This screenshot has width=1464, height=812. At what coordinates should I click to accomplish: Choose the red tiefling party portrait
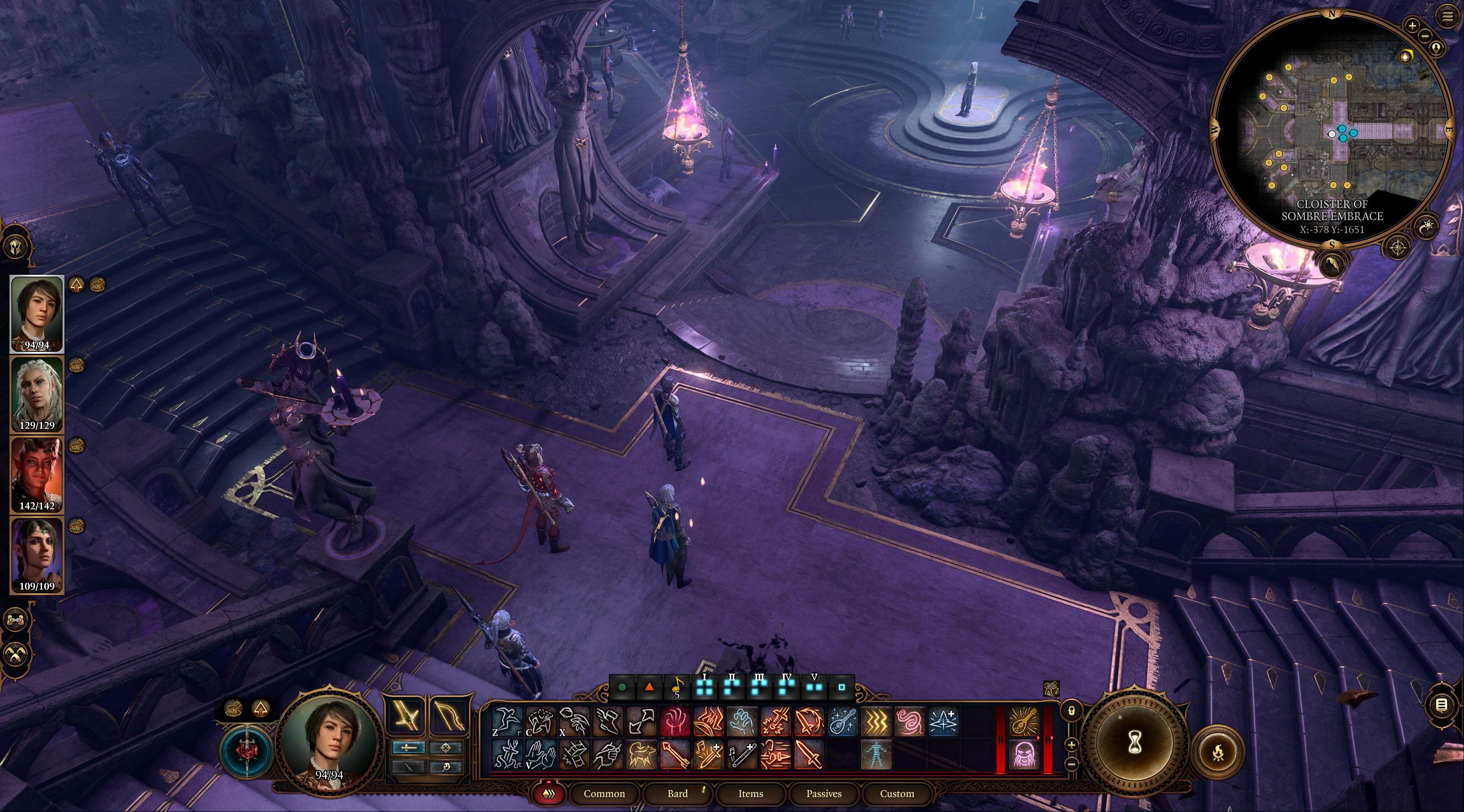coord(37,475)
